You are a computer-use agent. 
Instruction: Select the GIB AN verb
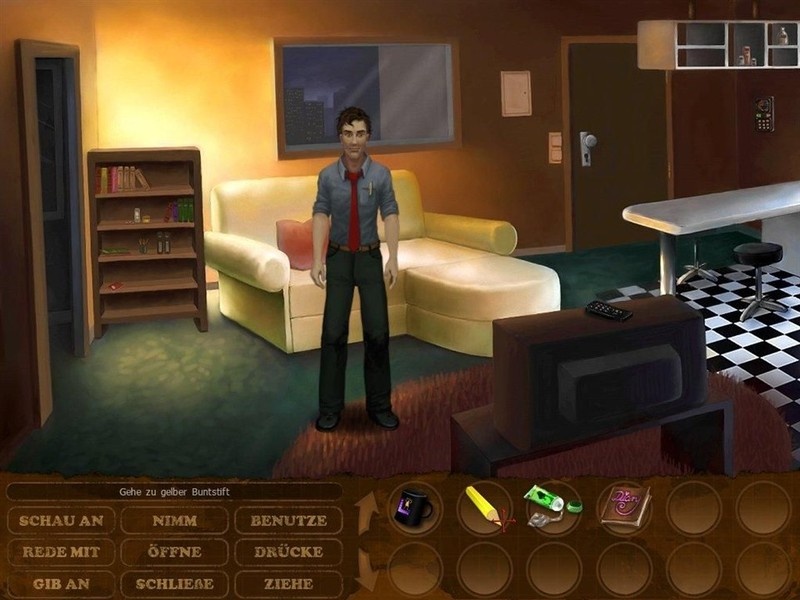60,583
